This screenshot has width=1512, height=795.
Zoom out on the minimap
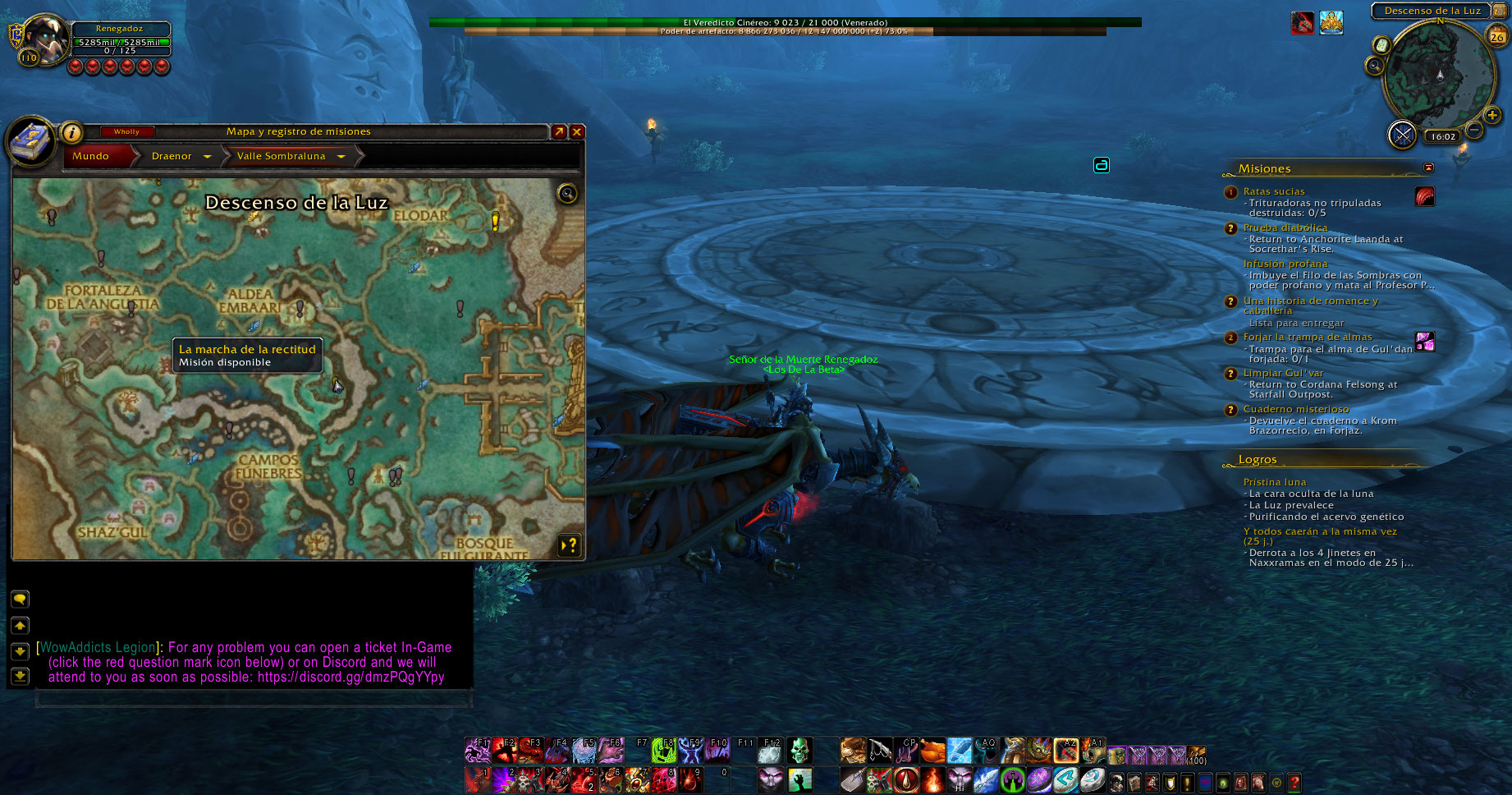(x=1474, y=130)
